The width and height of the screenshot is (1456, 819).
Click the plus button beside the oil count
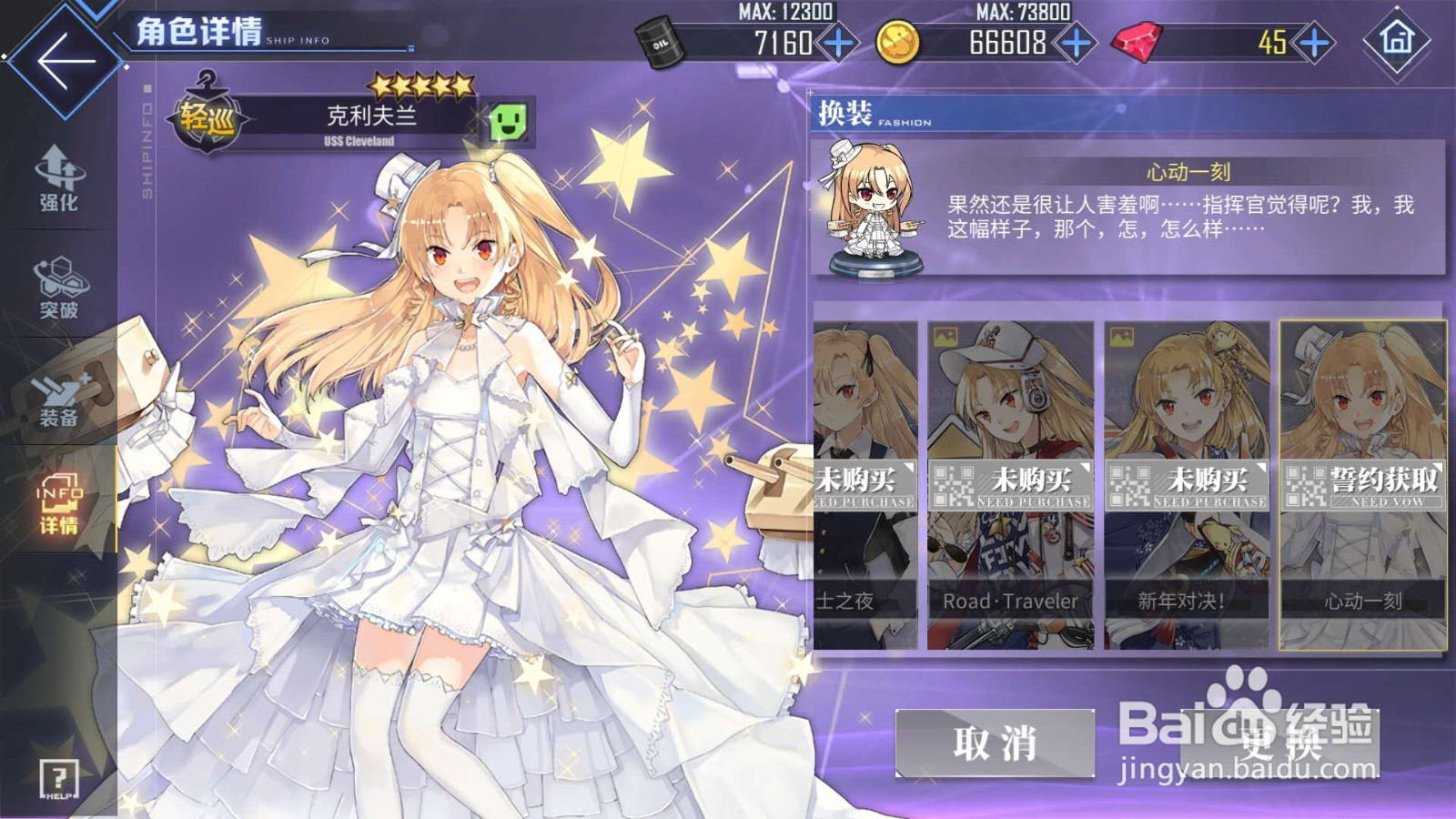838,44
